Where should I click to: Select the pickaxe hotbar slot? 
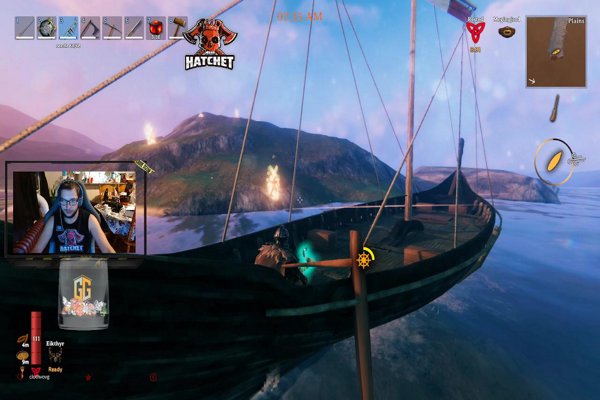(112, 27)
